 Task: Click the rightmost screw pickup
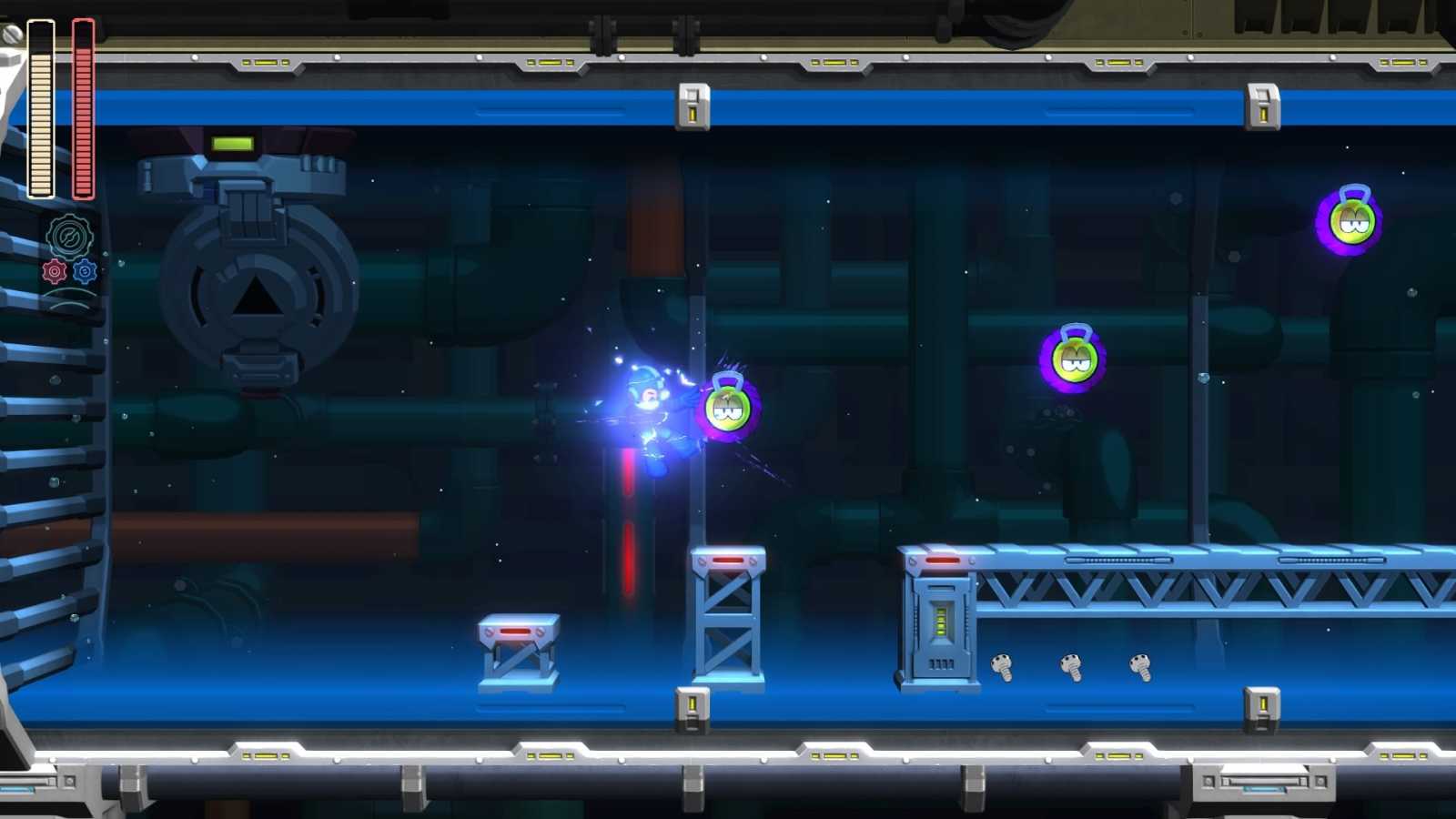[1138, 667]
